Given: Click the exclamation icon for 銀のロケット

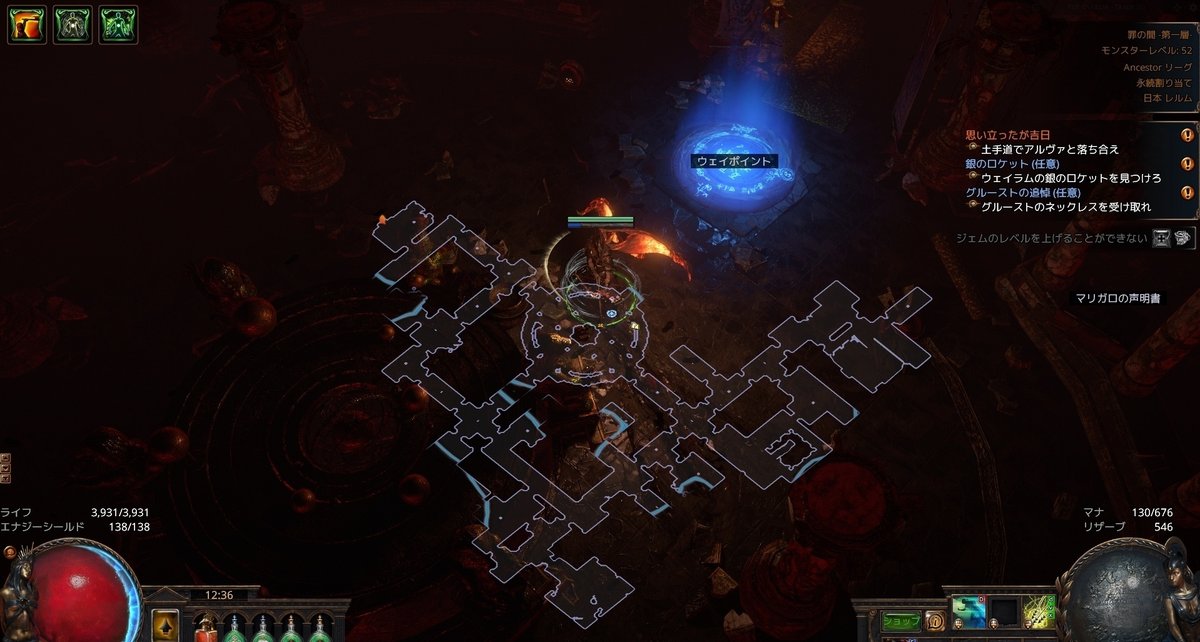Looking at the screenshot, I should click(x=1187, y=164).
